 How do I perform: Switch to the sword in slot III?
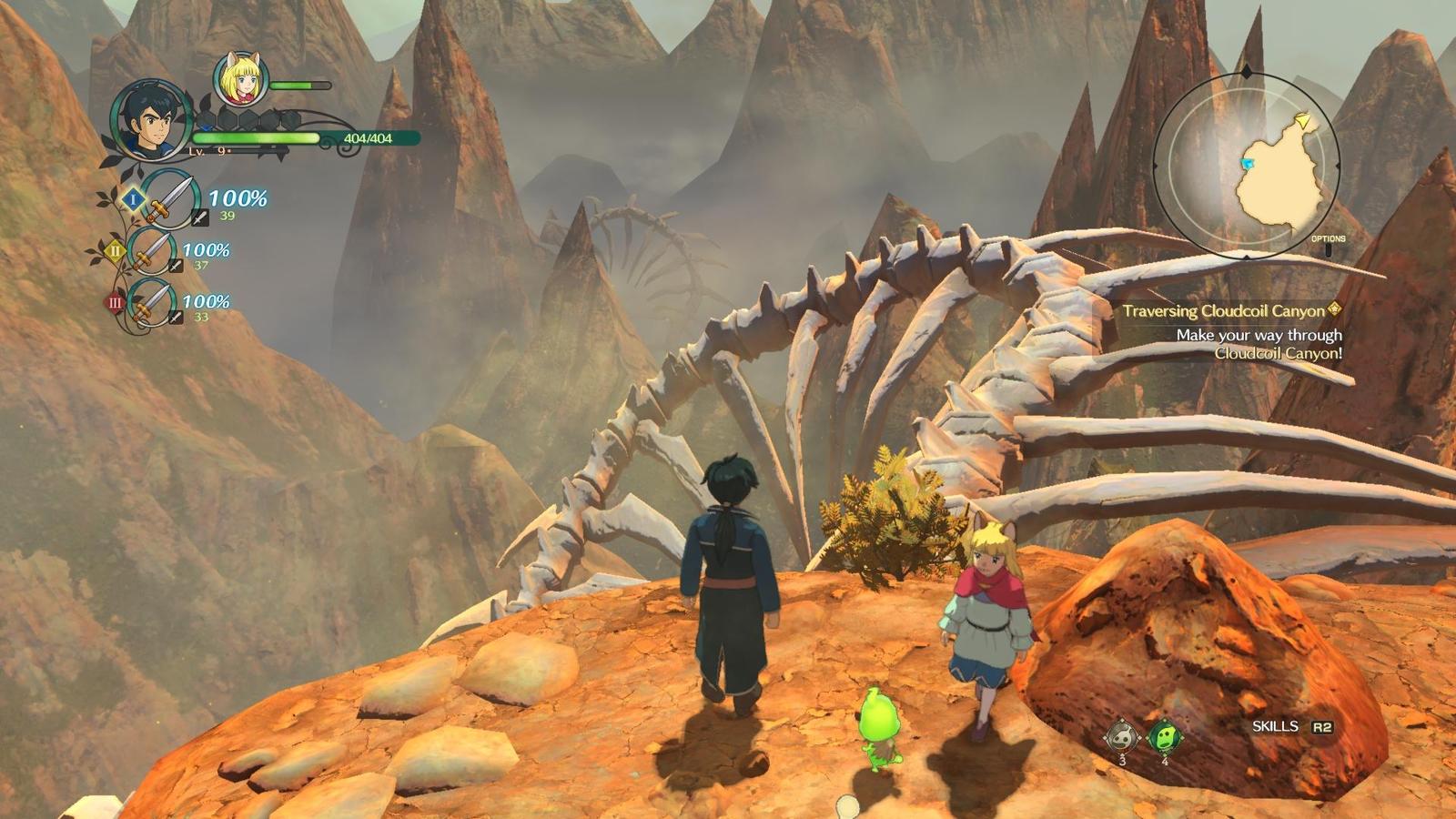click(x=152, y=302)
